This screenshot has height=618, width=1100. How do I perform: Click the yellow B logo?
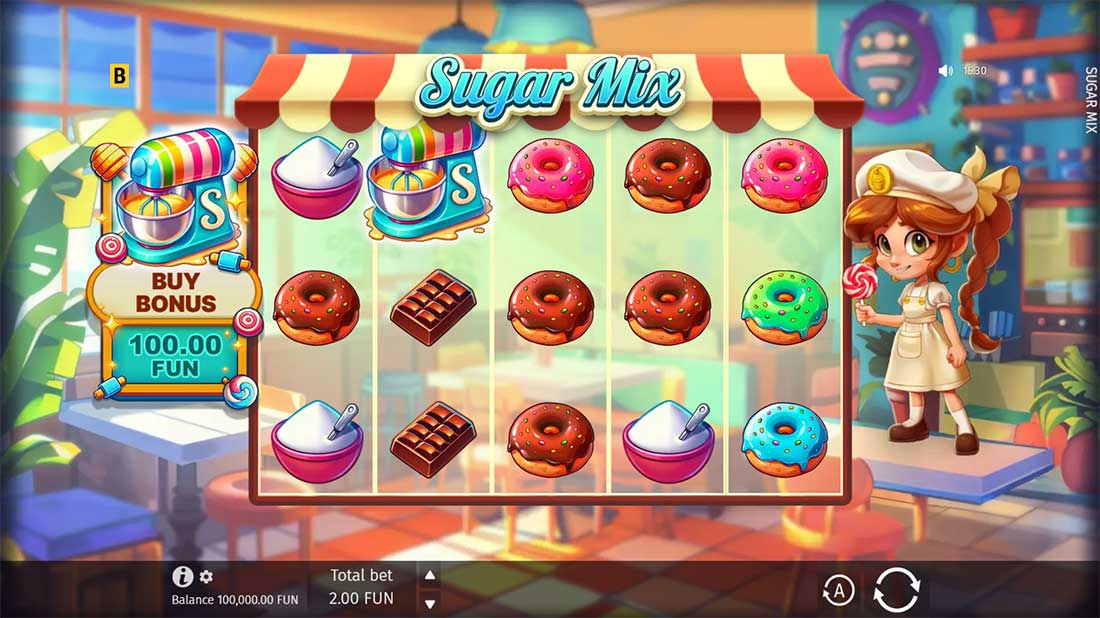[x=120, y=75]
